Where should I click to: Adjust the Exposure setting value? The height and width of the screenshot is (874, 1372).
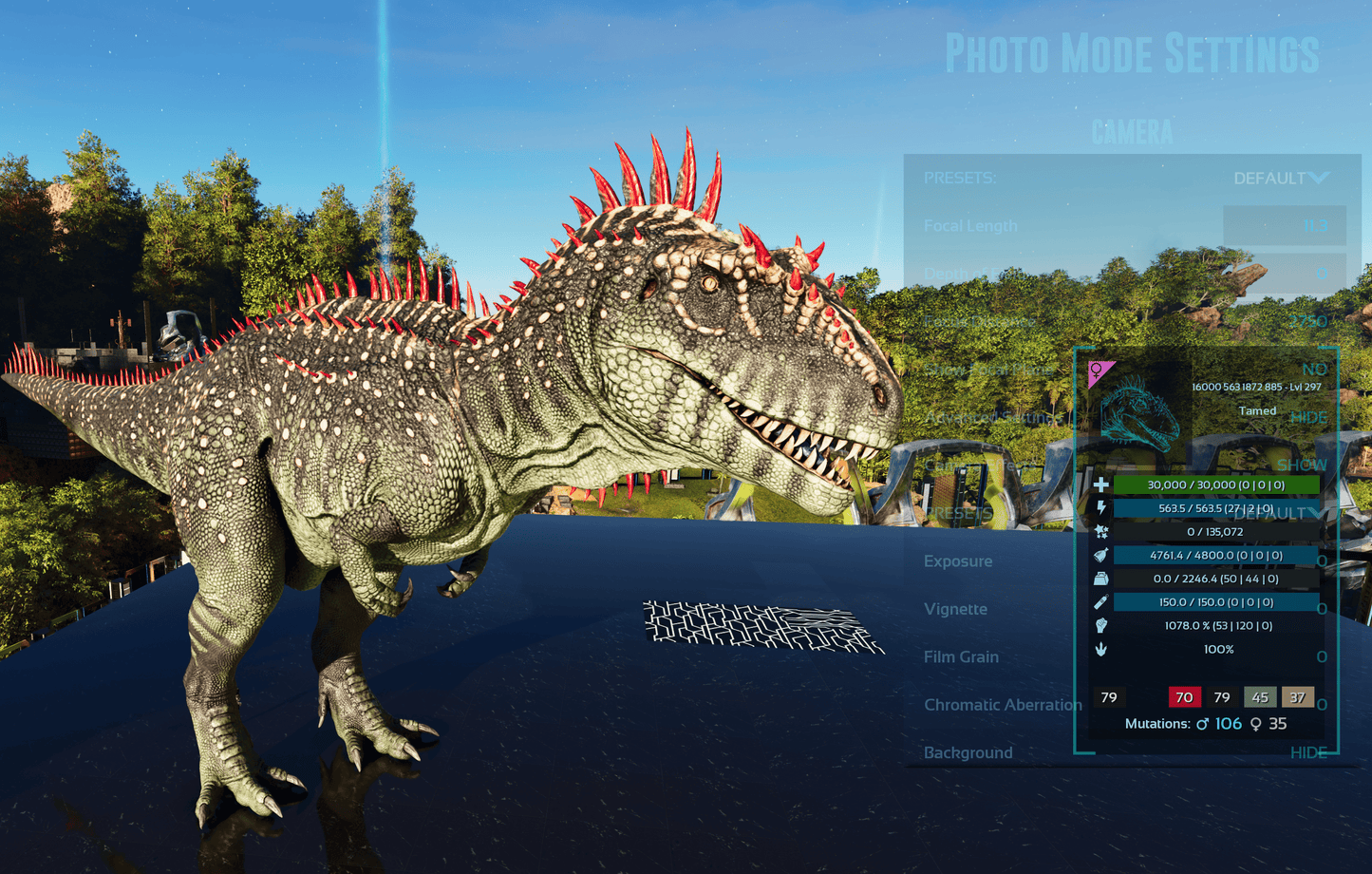click(x=1322, y=561)
